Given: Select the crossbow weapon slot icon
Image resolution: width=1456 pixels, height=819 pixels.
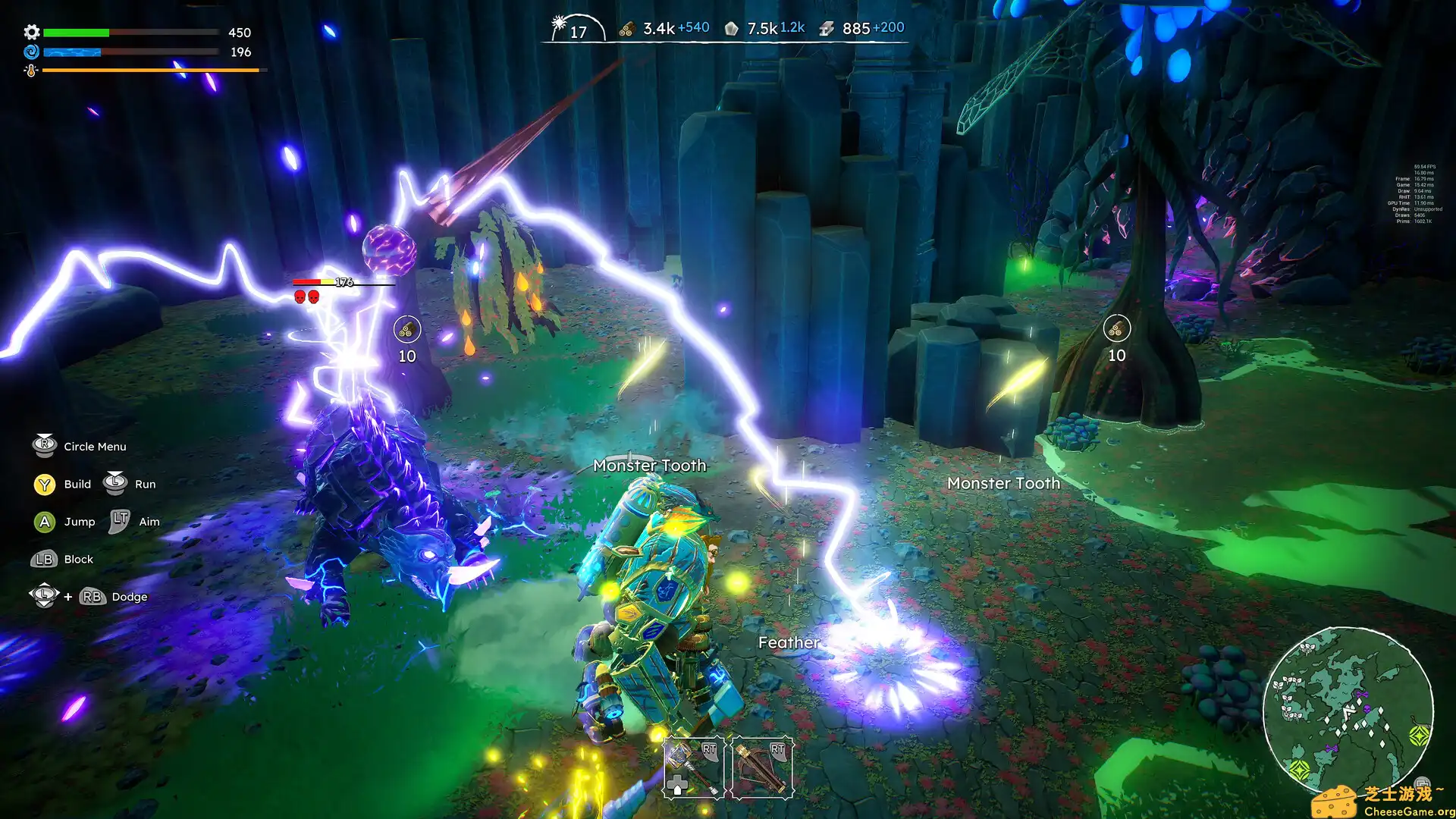Looking at the screenshot, I should [x=761, y=766].
